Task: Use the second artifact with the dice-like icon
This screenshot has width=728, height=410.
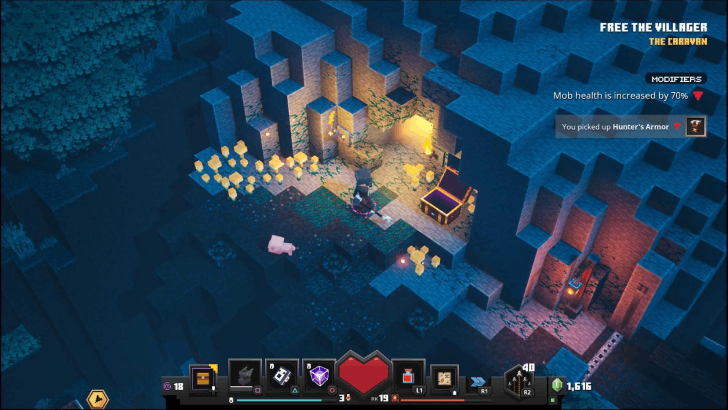Action: [x=281, y=375]
